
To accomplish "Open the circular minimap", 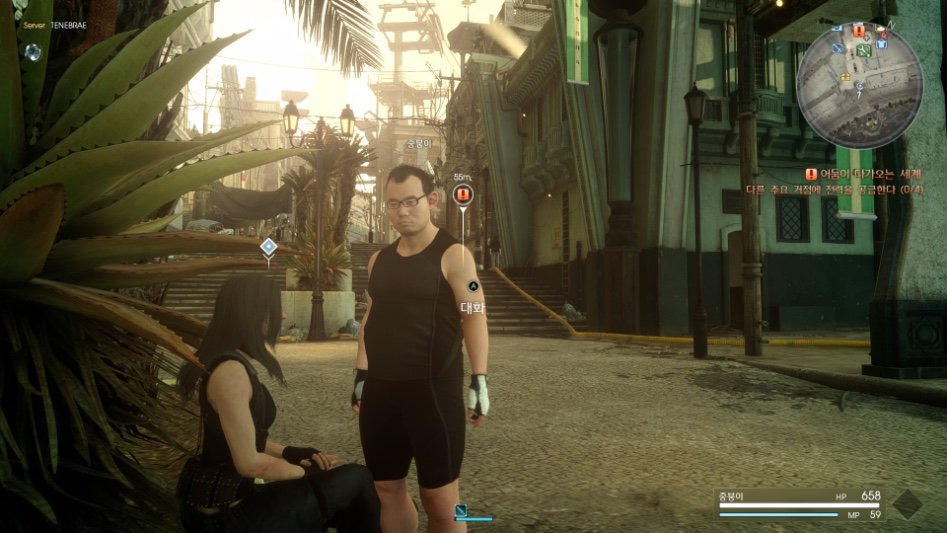I will point(859,83).
